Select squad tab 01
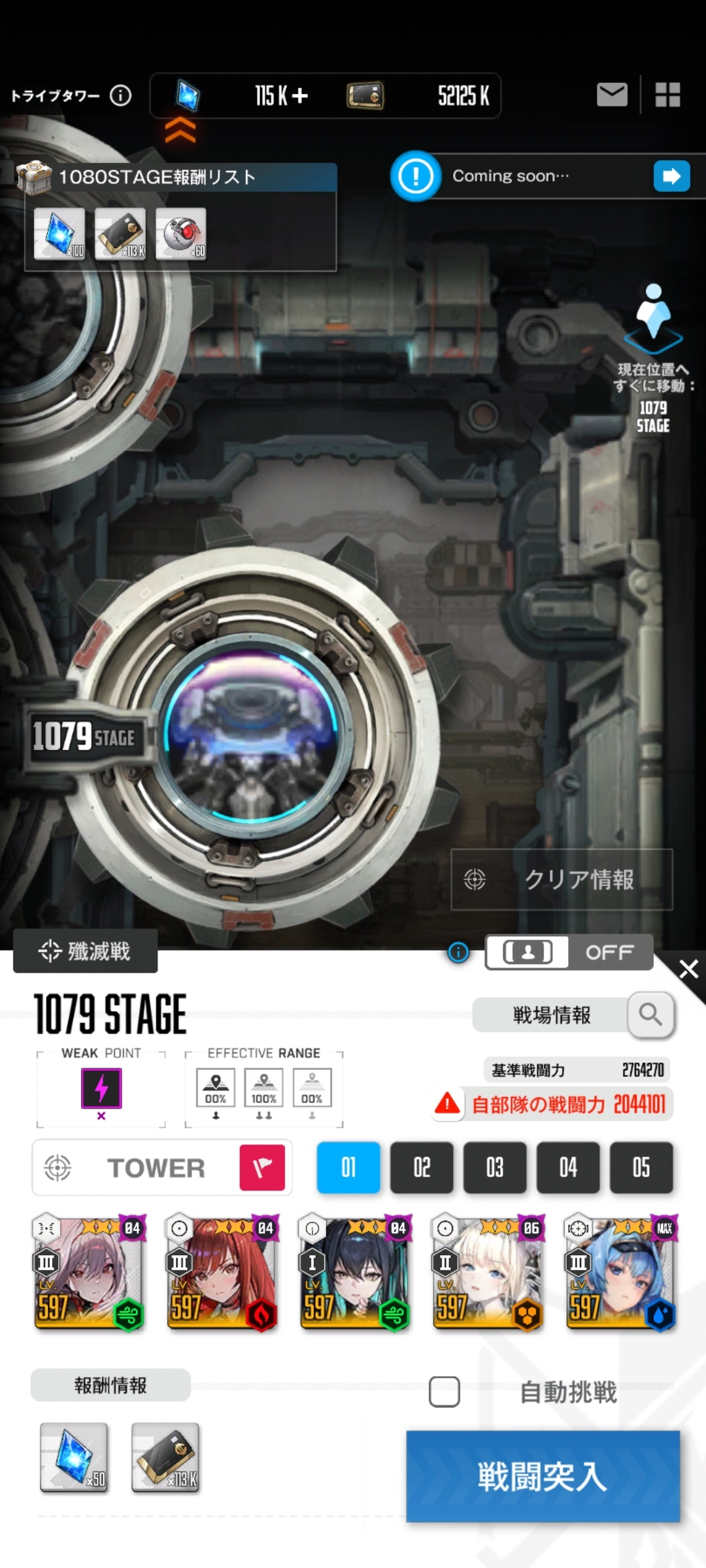The width and height of the screenshot is (706, 1568). [x=348, y=1167]
